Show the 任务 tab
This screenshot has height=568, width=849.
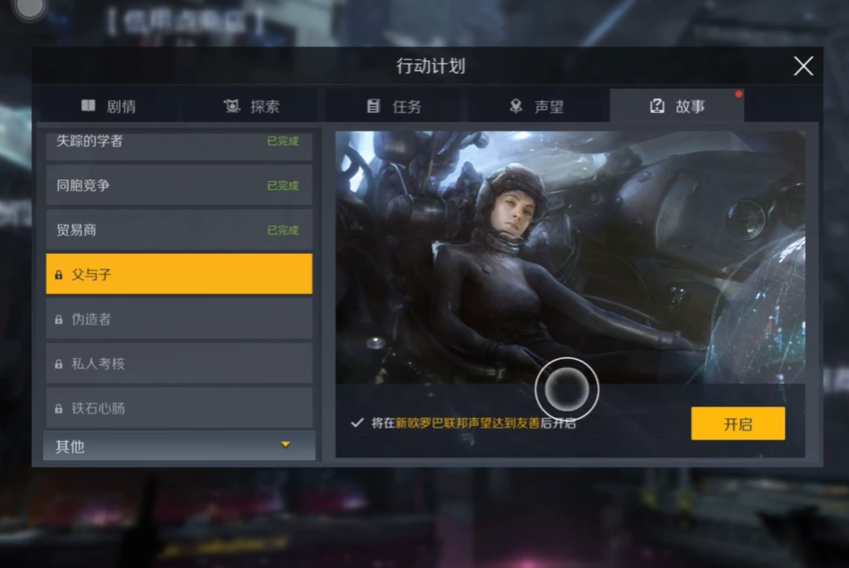tap(395, 106)
